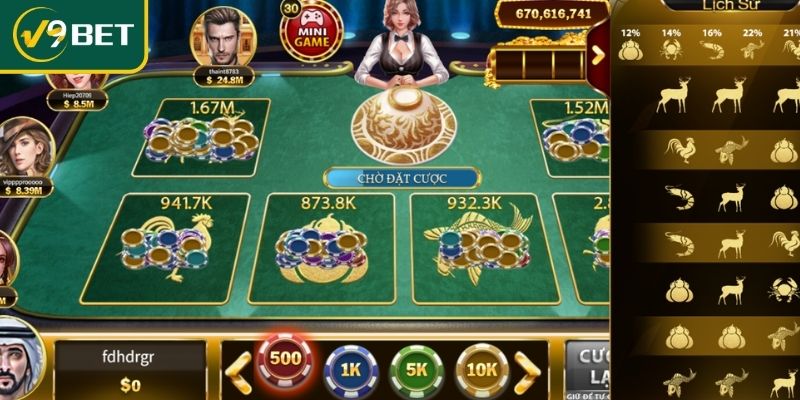Click the Cược Lại rebet button
The width and height of the screenshot is (800, 400).
click(x=588, y=368)
